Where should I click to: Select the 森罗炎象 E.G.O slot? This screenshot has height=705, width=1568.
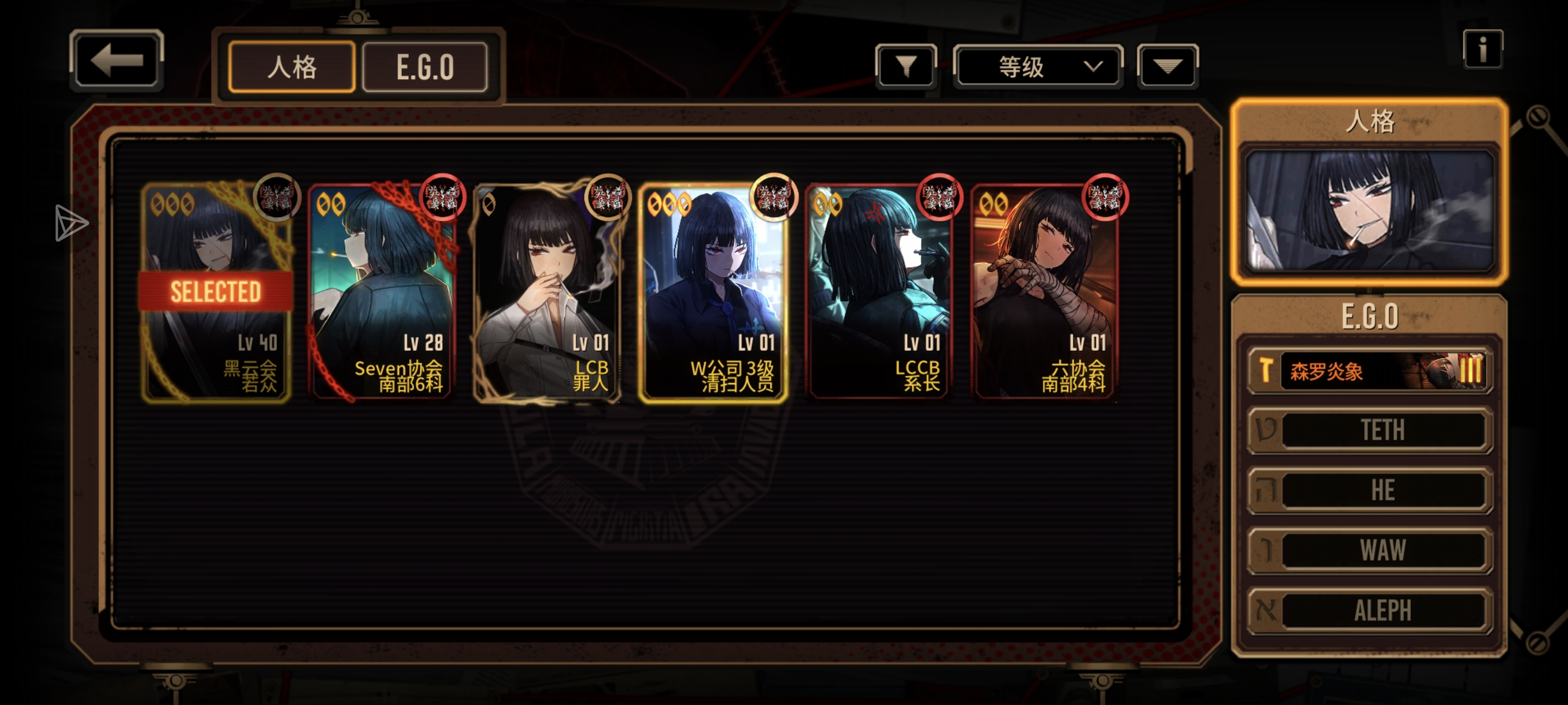click(1370, 370)
